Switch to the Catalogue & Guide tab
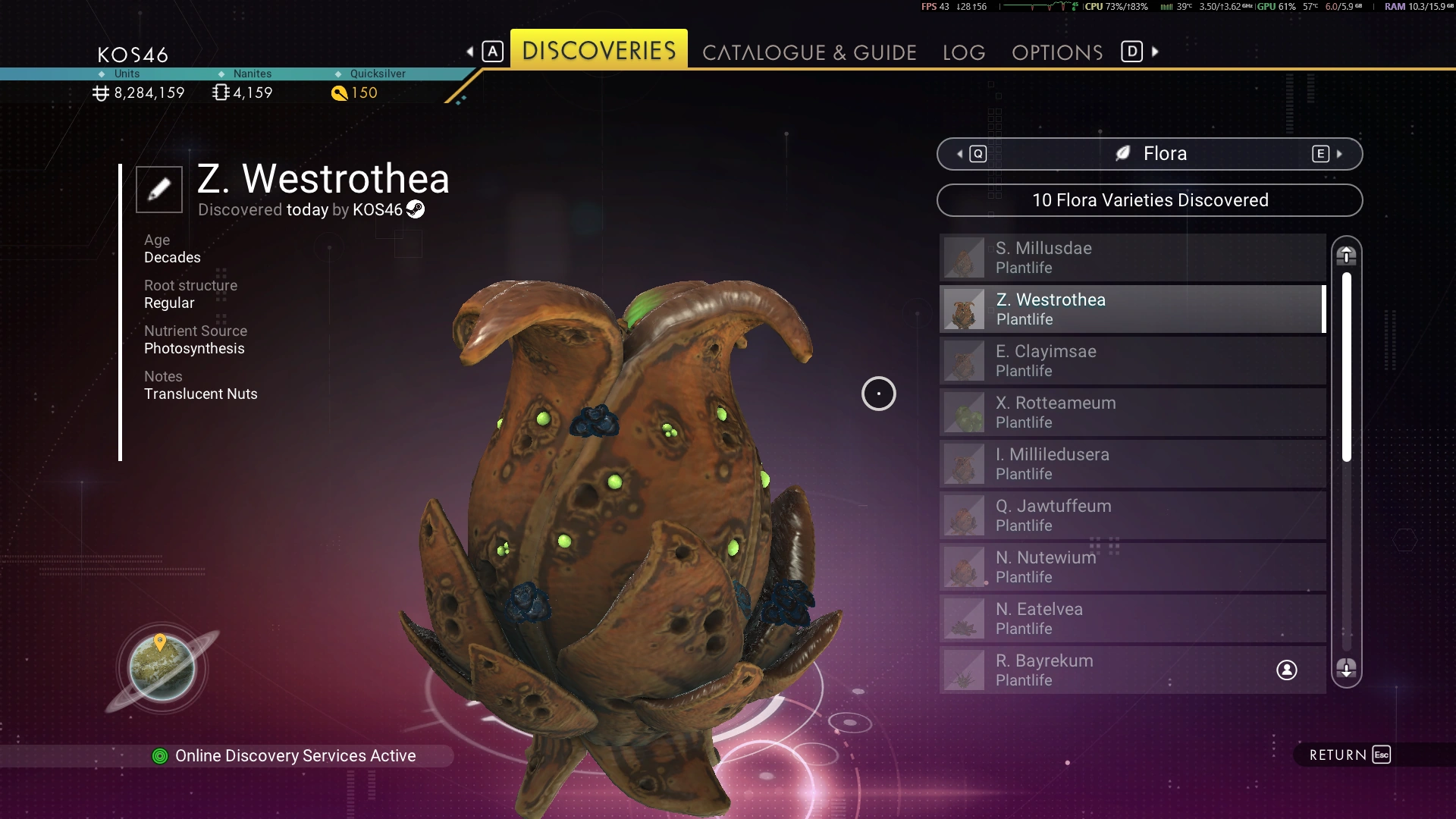This screenshot has height=819, width=1456. tap(809, 52)
